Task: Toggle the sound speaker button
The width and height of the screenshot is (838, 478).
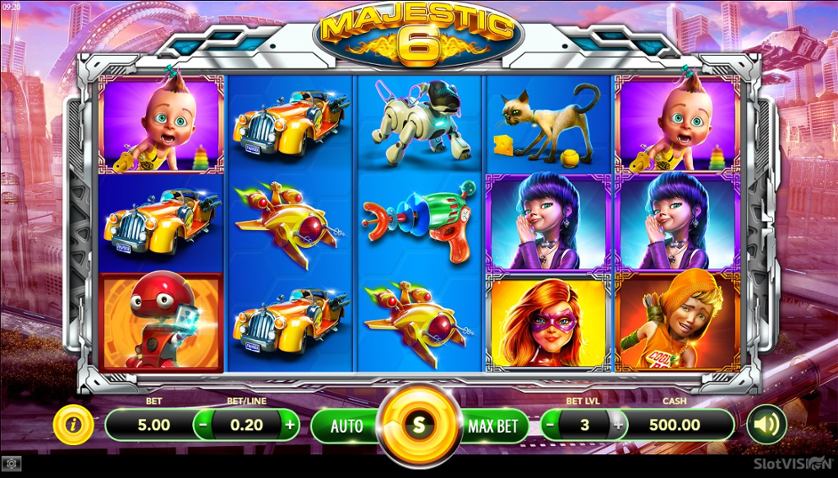Action: 765,424
